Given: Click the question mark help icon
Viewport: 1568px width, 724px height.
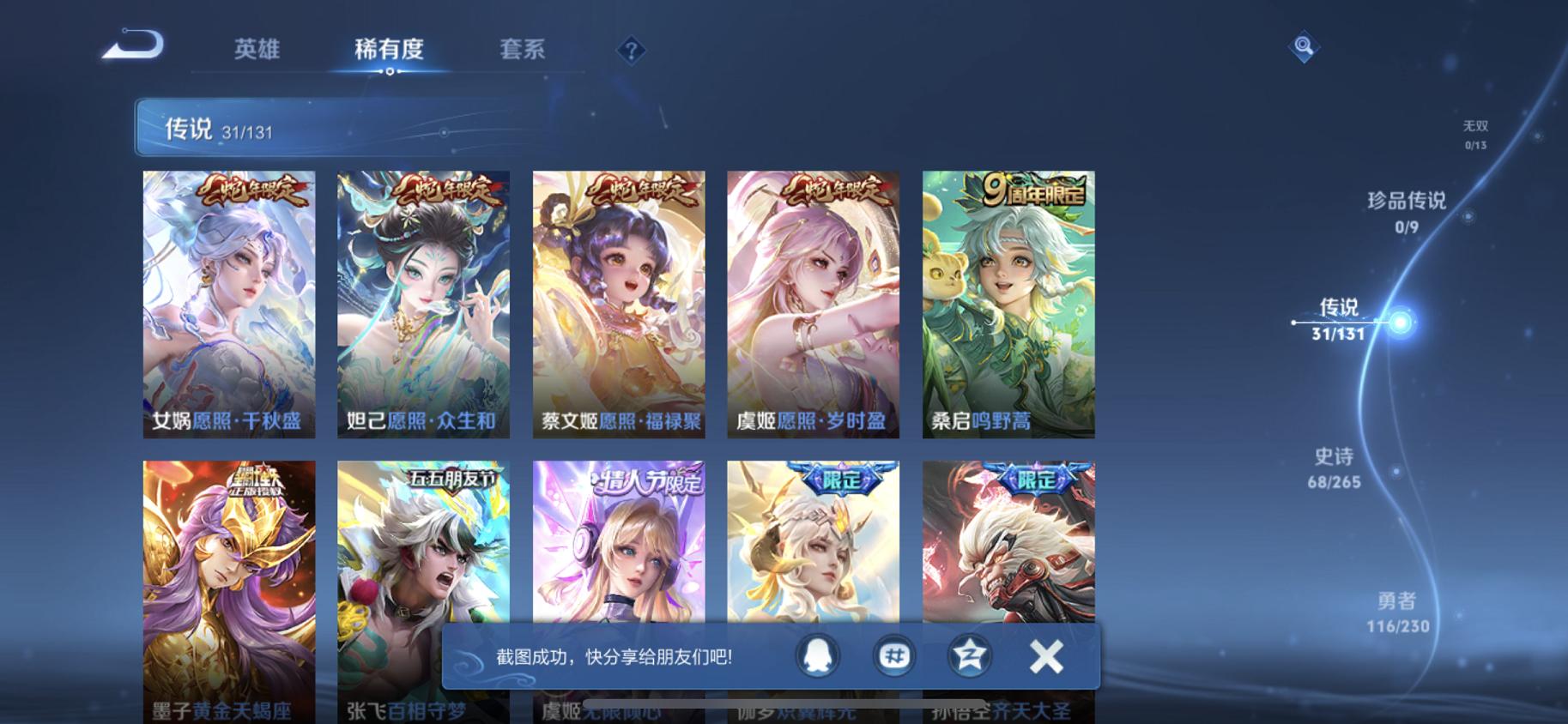Looking at the screenshot, I should coord(632,51).
